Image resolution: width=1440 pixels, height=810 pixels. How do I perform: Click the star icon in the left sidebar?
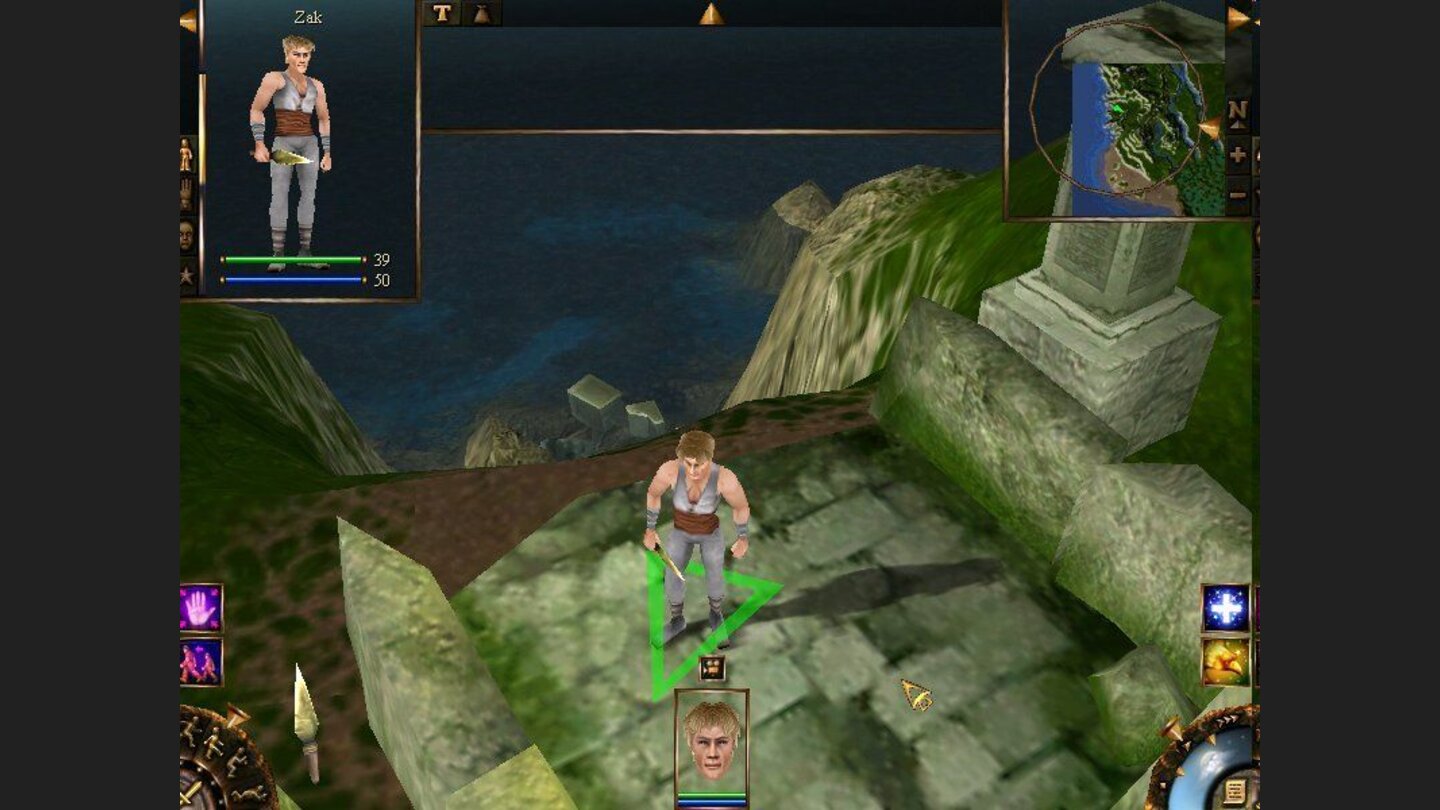click(x=188, y=276)
